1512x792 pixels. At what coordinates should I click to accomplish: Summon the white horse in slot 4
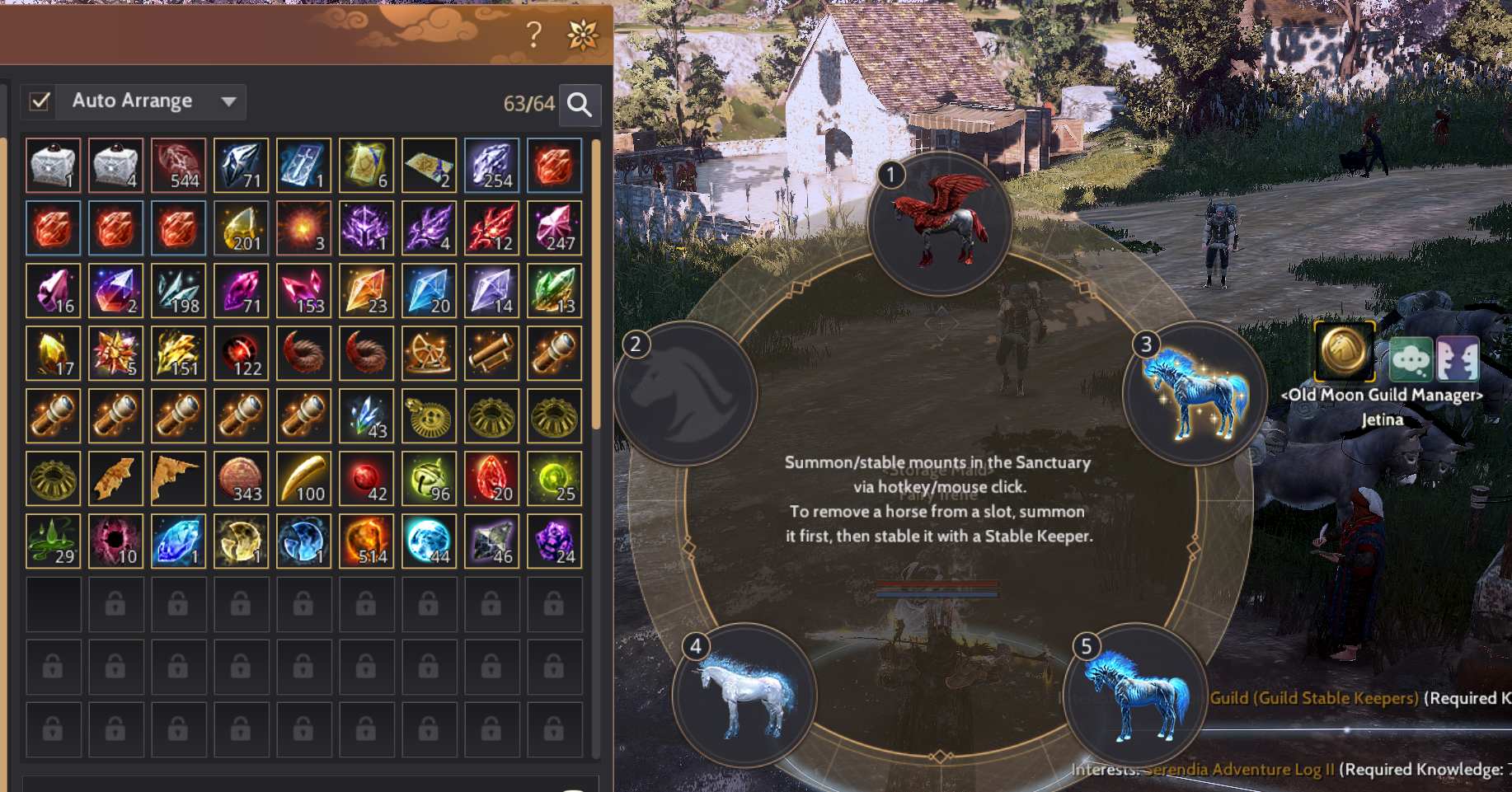744,695
